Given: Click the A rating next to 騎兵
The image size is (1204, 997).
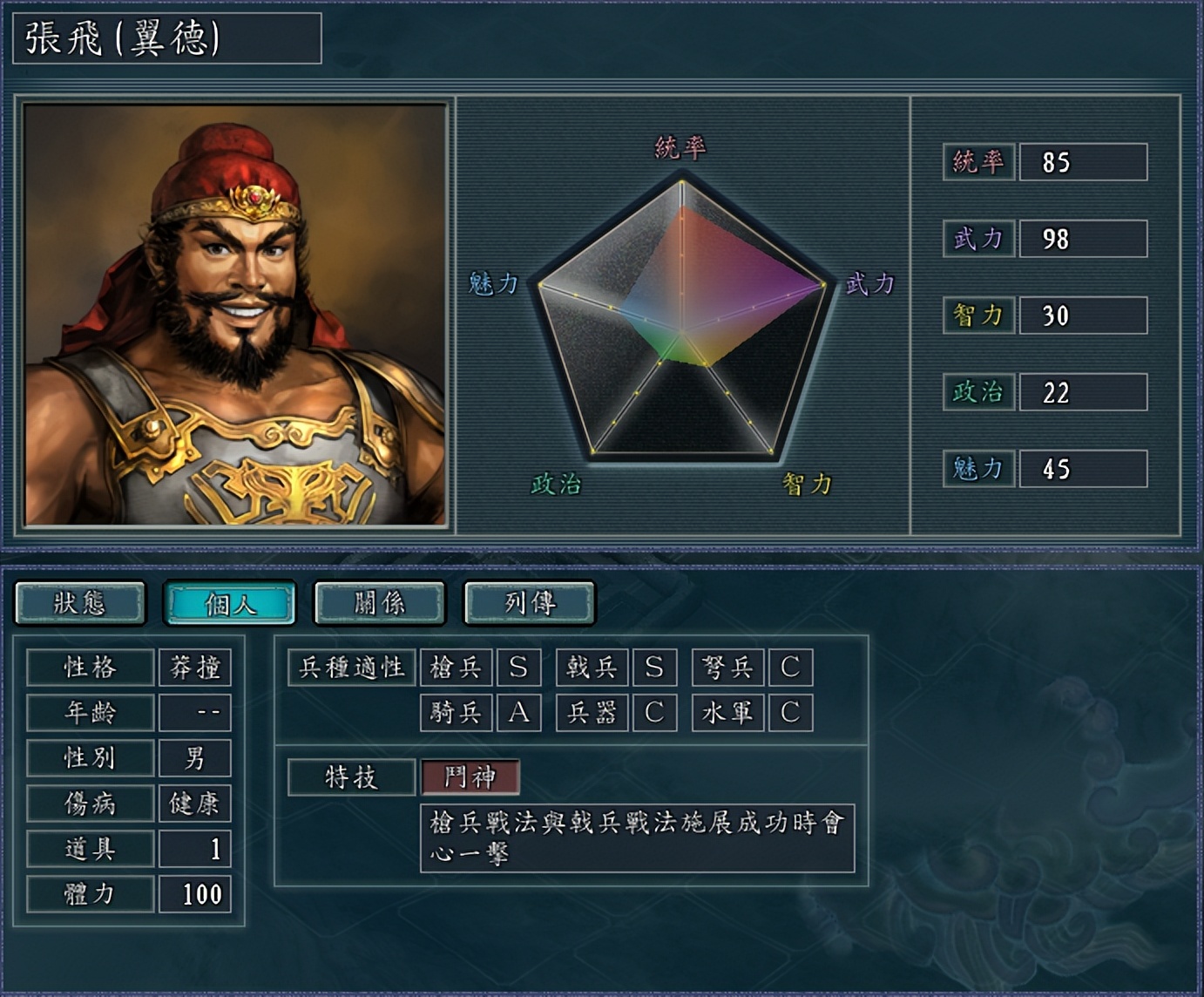Looking at the screenshot, I should coord(517,712).
